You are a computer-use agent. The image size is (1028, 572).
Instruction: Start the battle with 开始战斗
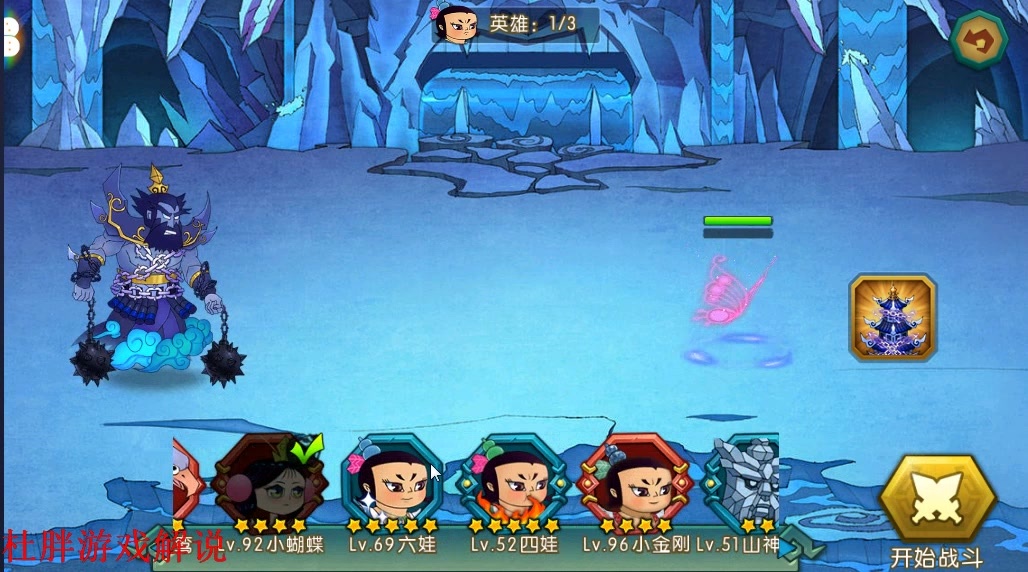click(x=937, y=503)
